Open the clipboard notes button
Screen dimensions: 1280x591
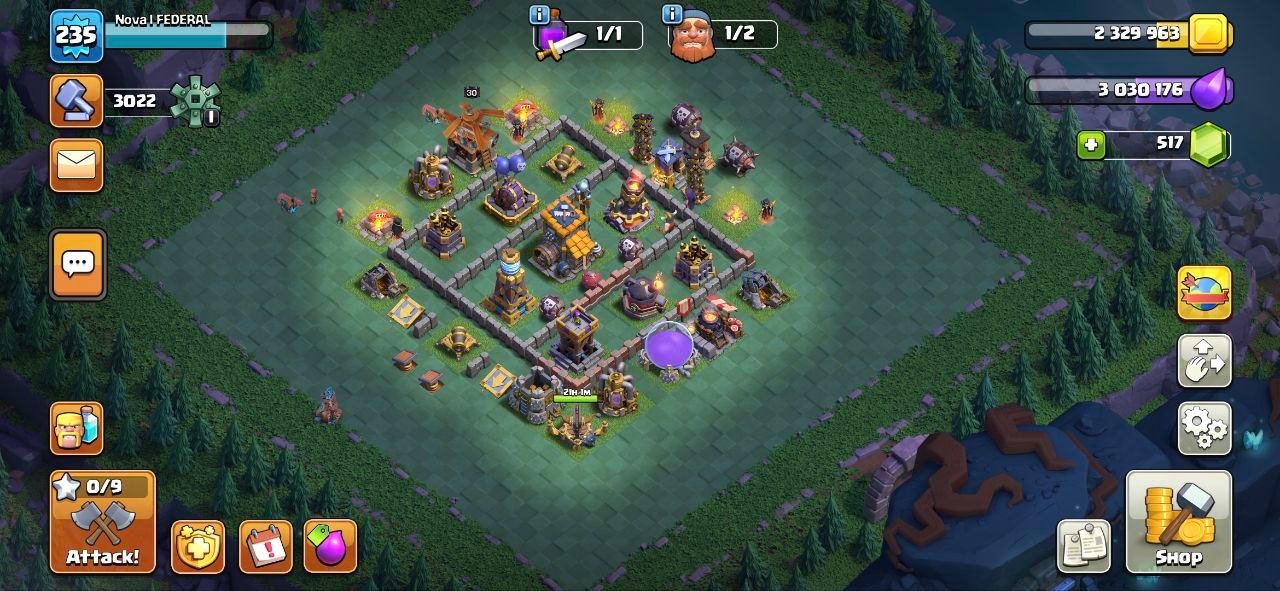(1084, 546)
